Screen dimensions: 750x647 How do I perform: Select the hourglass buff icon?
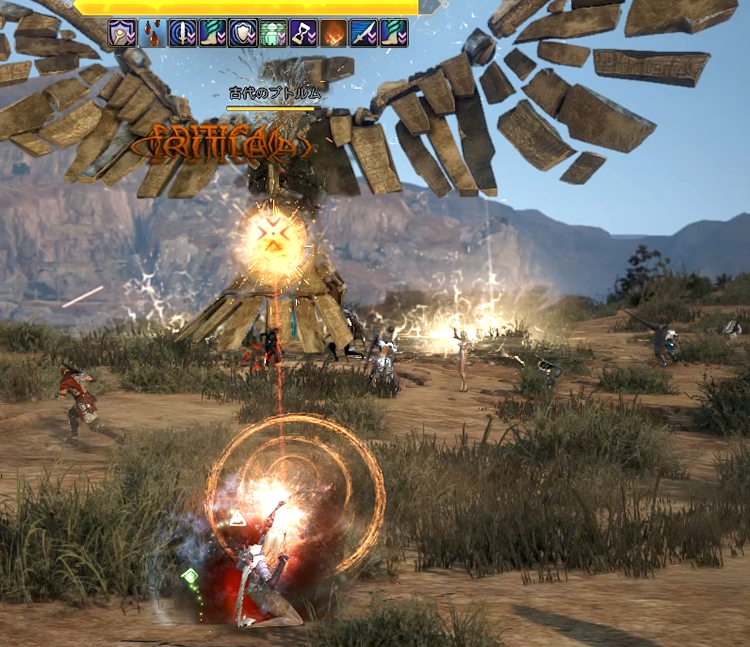click(x=303, y=33)
